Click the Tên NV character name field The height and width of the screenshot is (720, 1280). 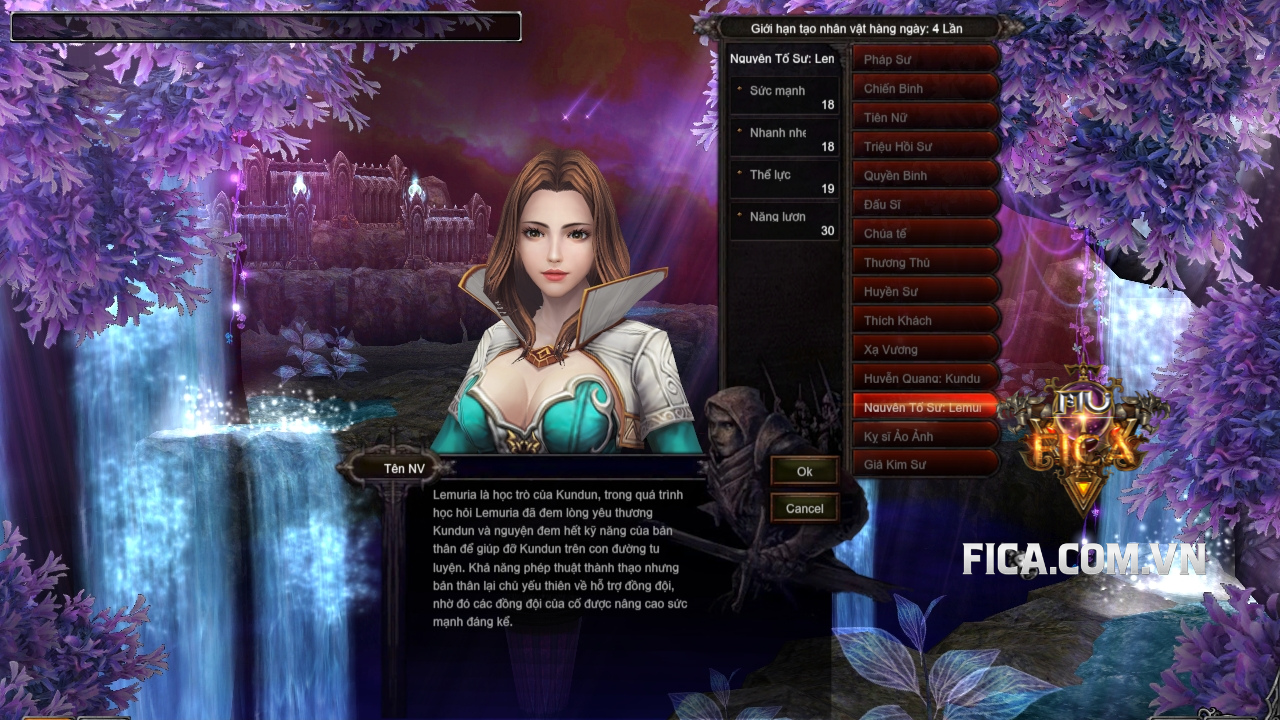point(570,468)
